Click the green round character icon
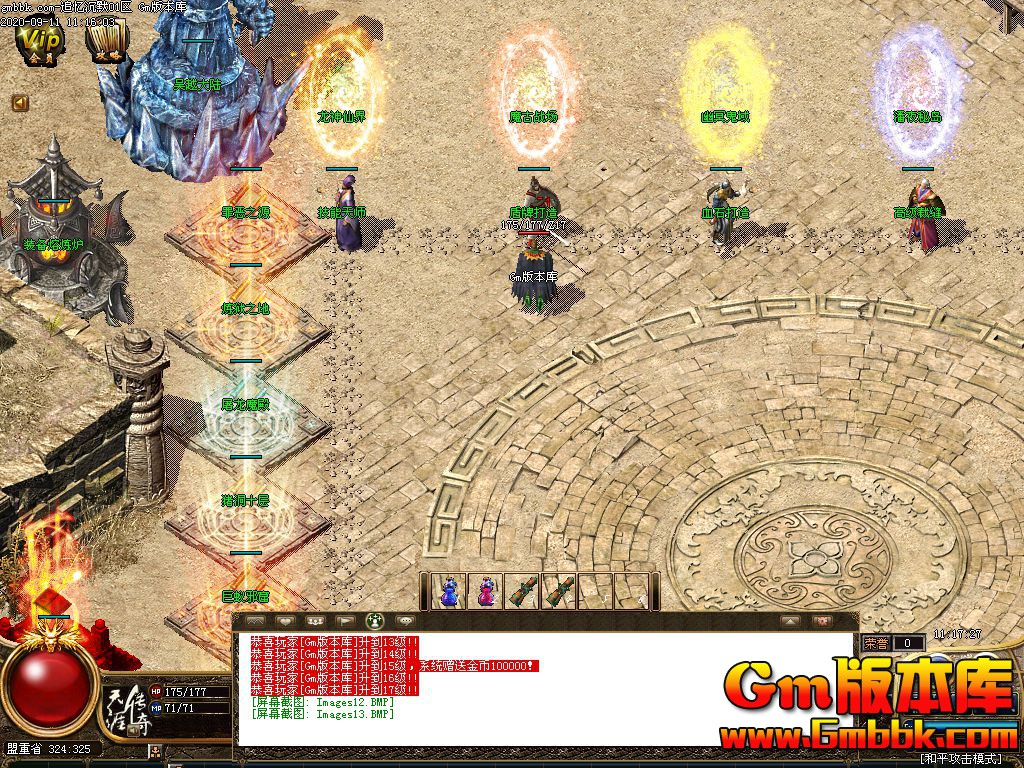1024x768 pixels. [x=375, y=621]
